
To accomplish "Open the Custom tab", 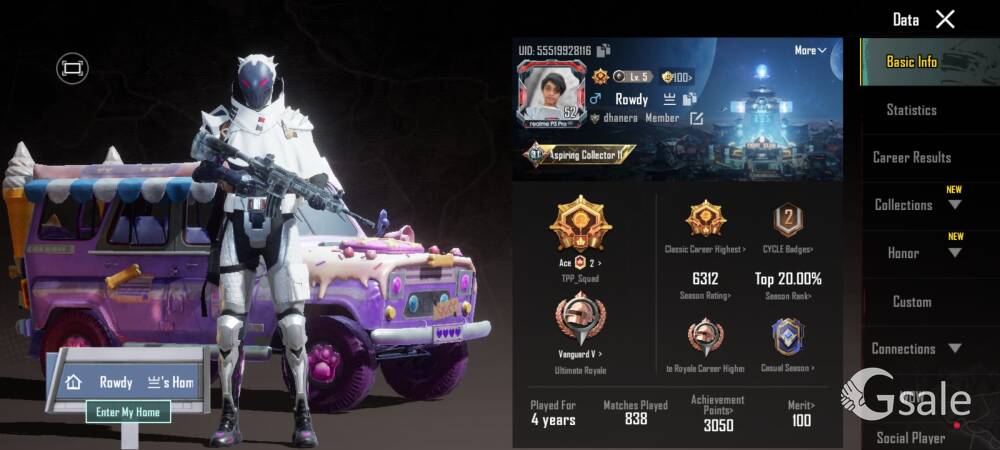I will click(x=911, y=301).
